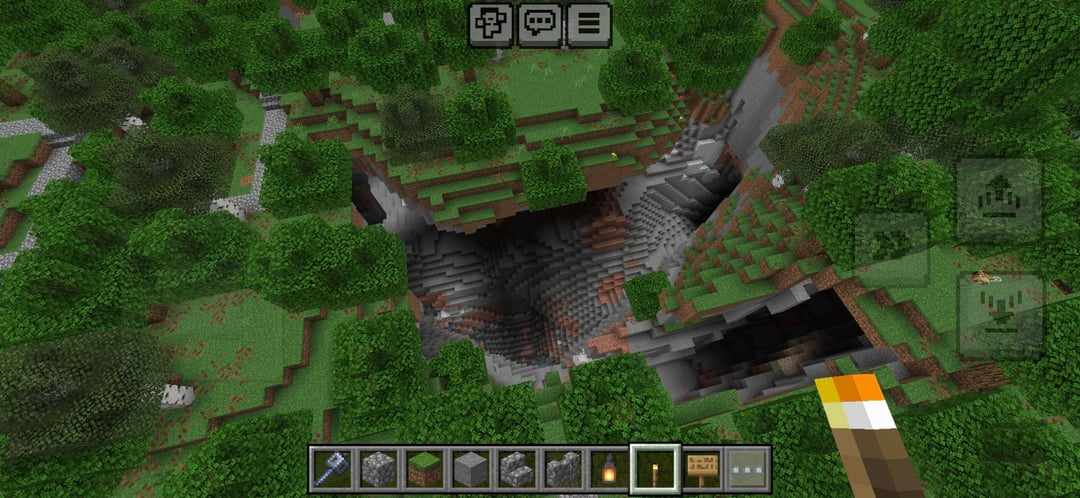Open the emote button
This screenshot has height=498, width=1080.
pos(492,23)
